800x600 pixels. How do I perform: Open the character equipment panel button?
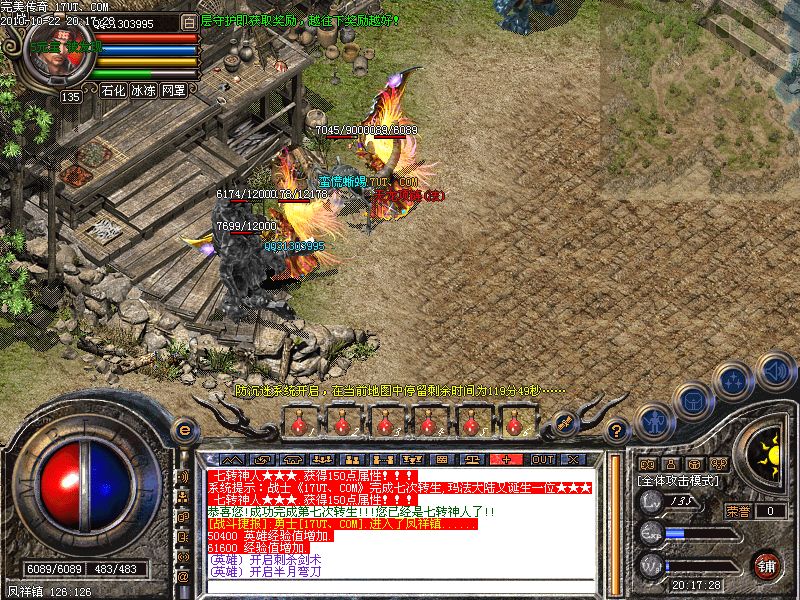point(655,422)
